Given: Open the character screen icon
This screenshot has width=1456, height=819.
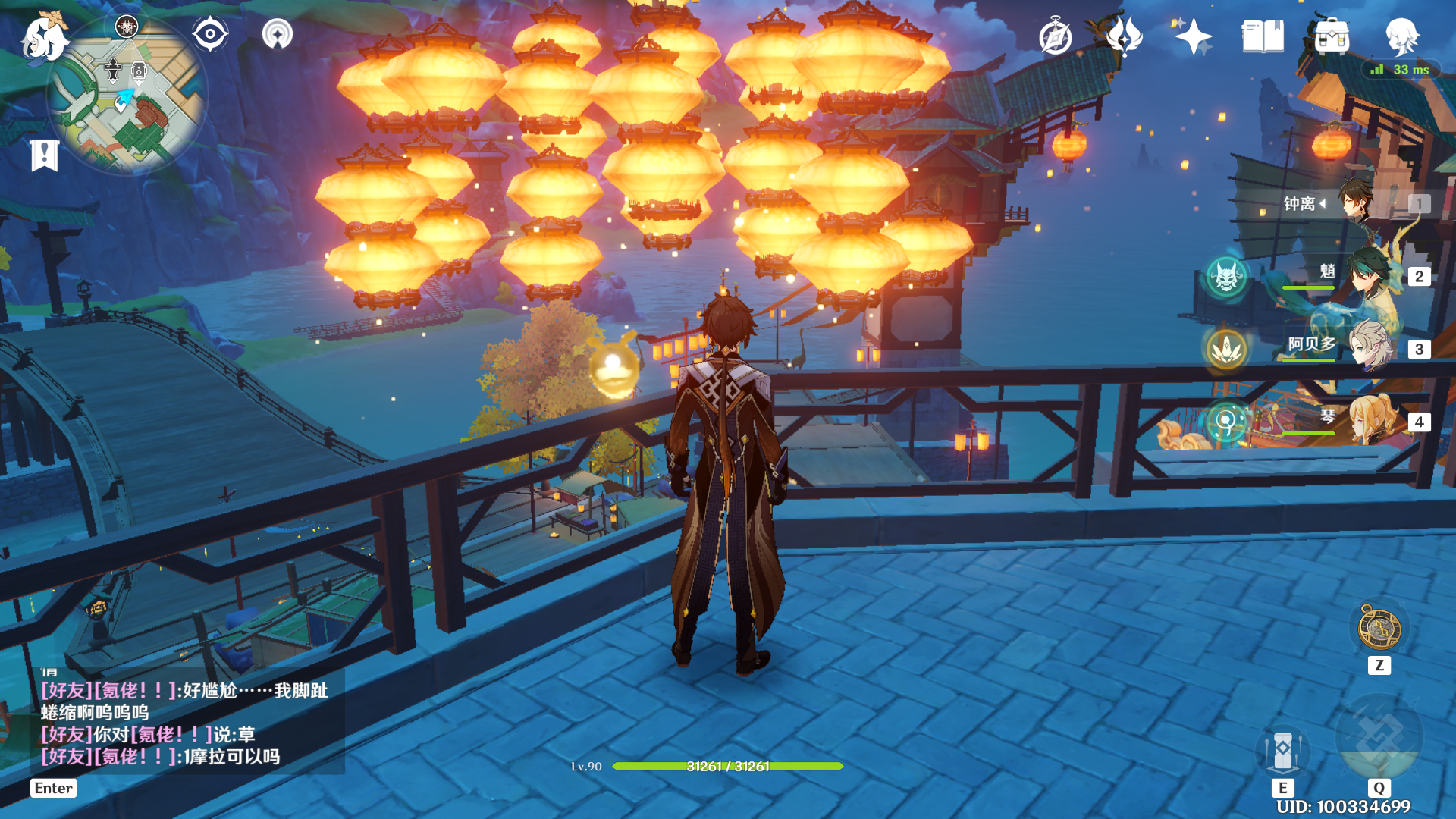Looking at the screenshot, I should coord(1401,36).
